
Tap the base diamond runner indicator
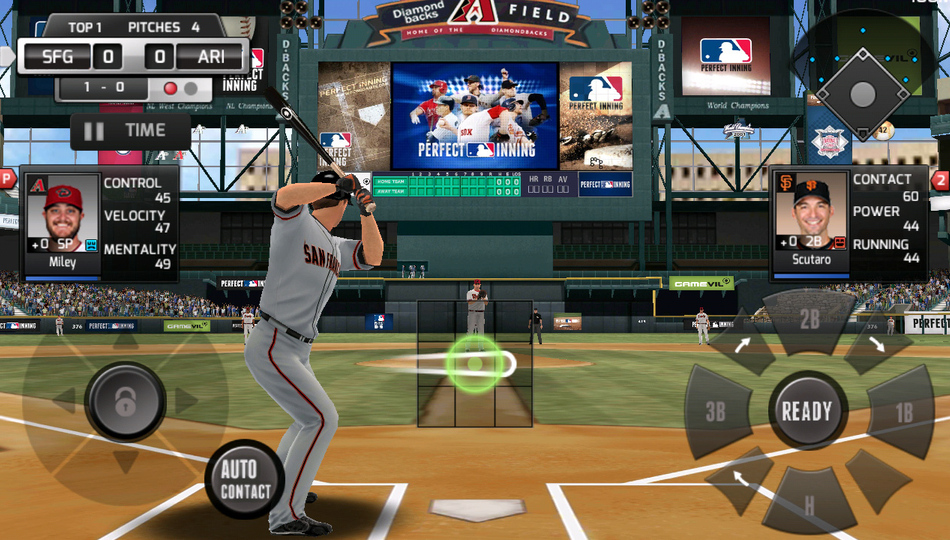coord(862,92)
